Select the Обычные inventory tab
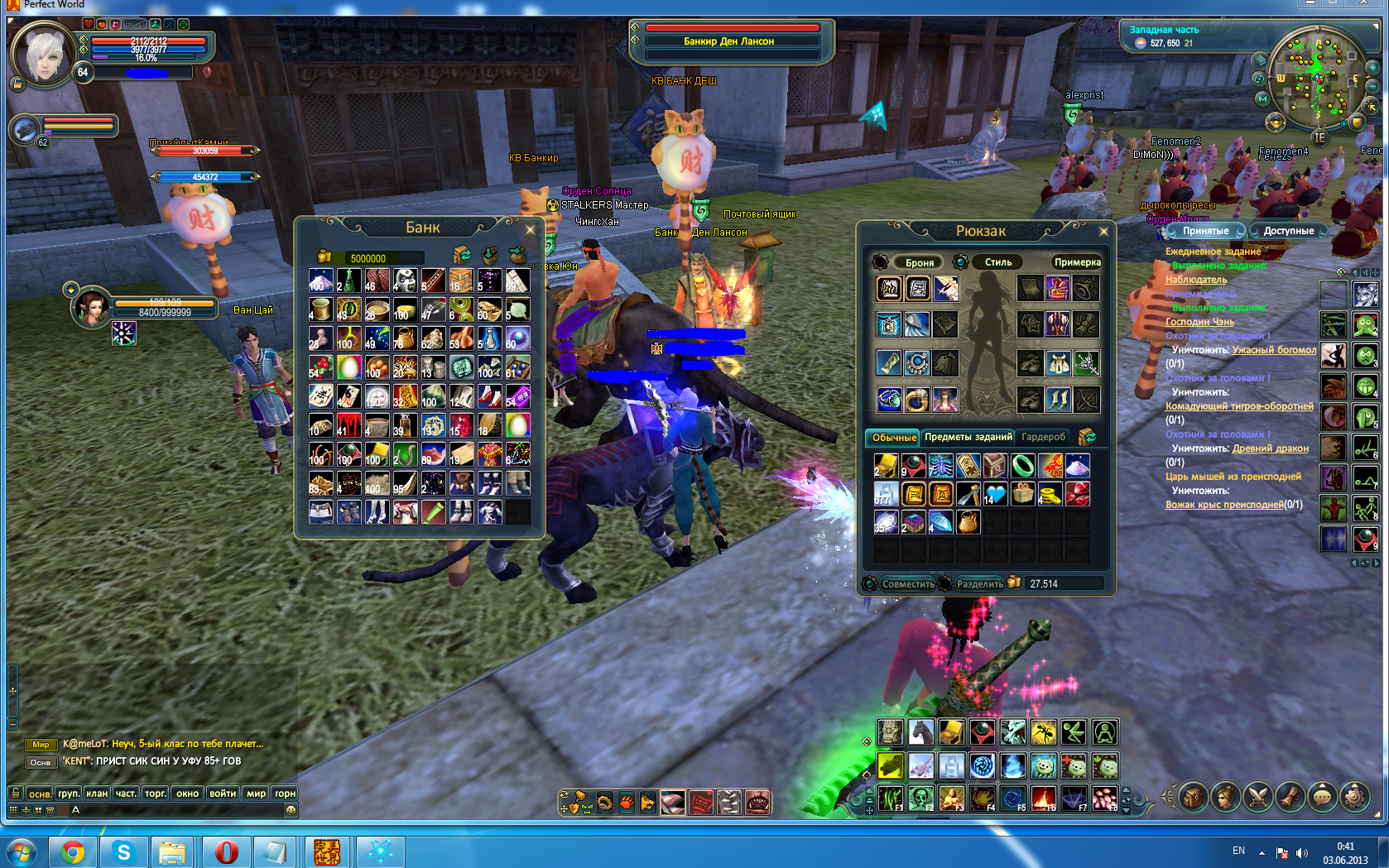 [894, 437]
